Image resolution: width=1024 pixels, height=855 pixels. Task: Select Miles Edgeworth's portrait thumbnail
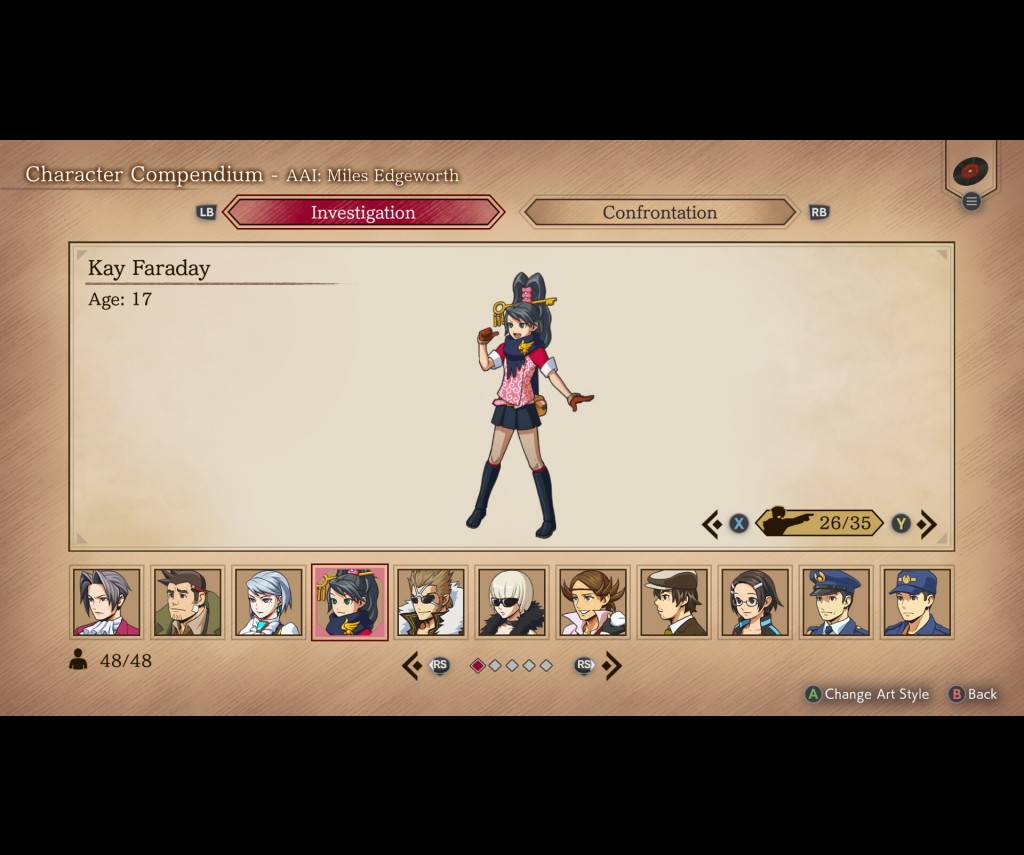(107, 602)
